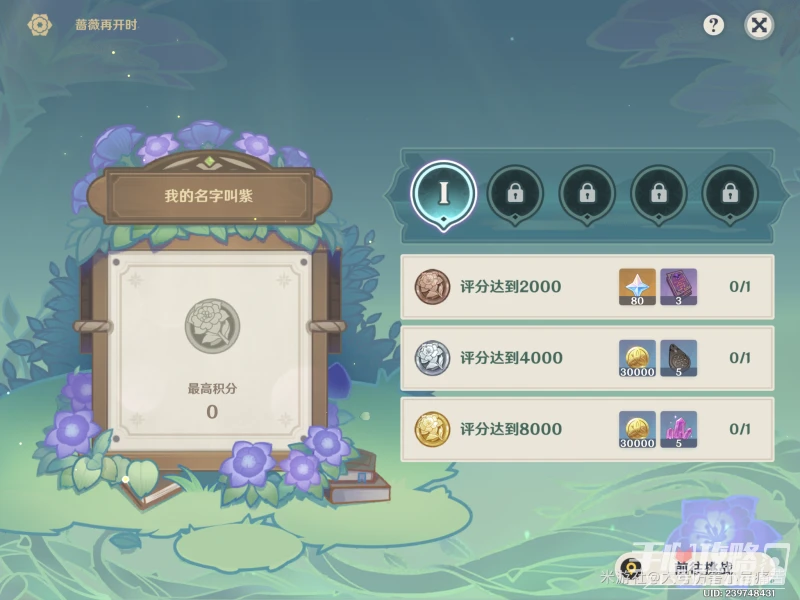Image resolution: width=800 pixels, height=600 pixels.
Task: Close the event screen with X
Action: (759, 26)
